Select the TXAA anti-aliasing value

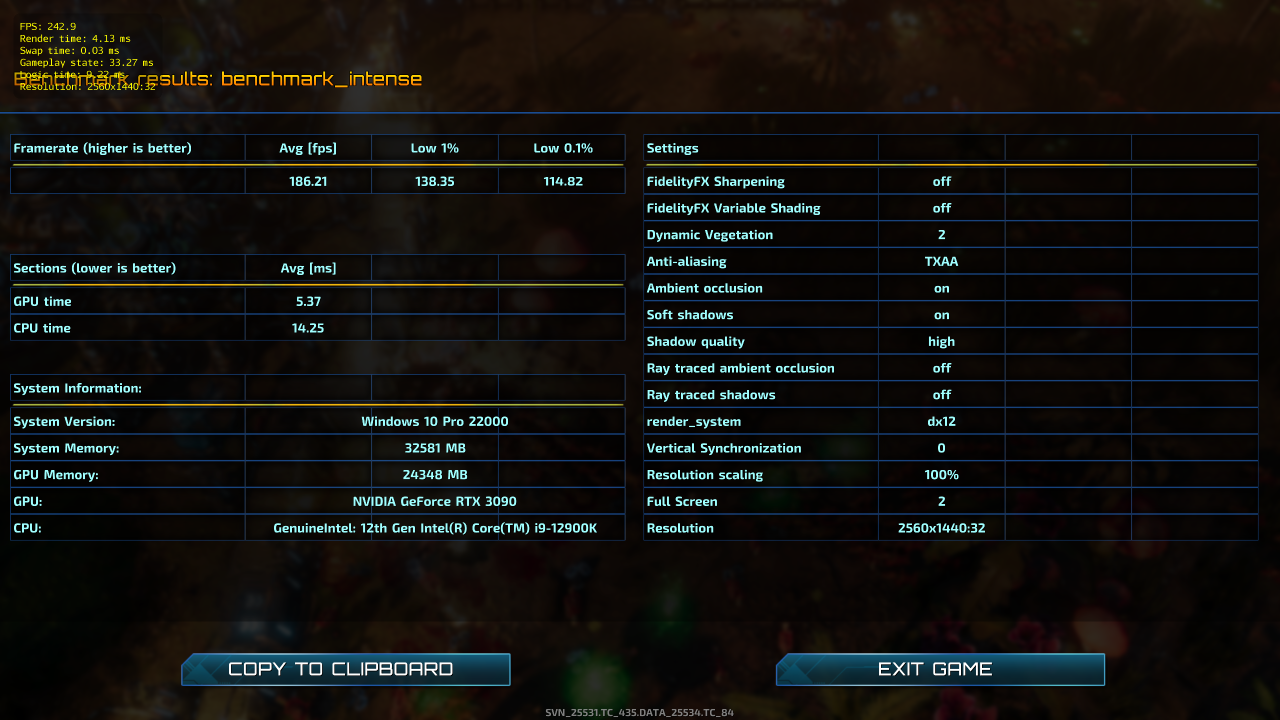pyautogui.click(x=941, y=261)
